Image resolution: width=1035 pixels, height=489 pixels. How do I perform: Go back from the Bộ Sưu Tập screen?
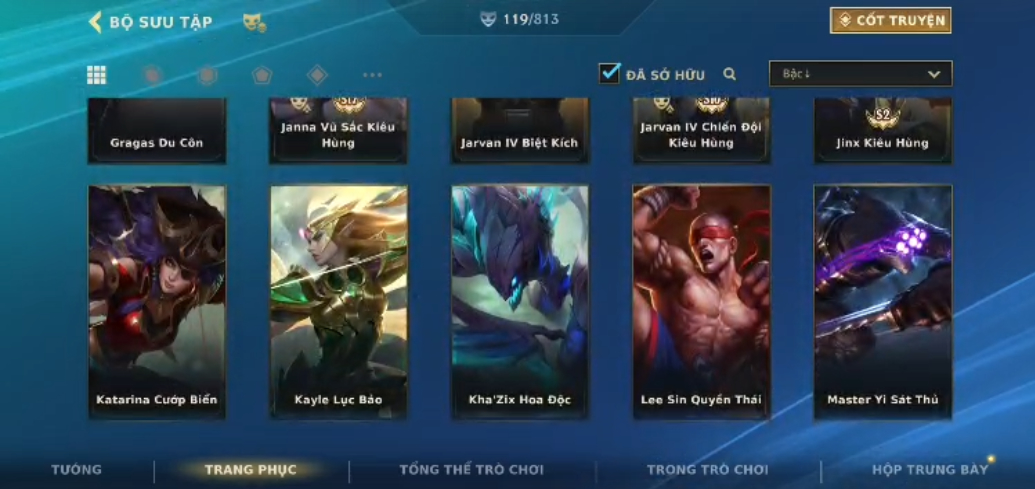96,22
